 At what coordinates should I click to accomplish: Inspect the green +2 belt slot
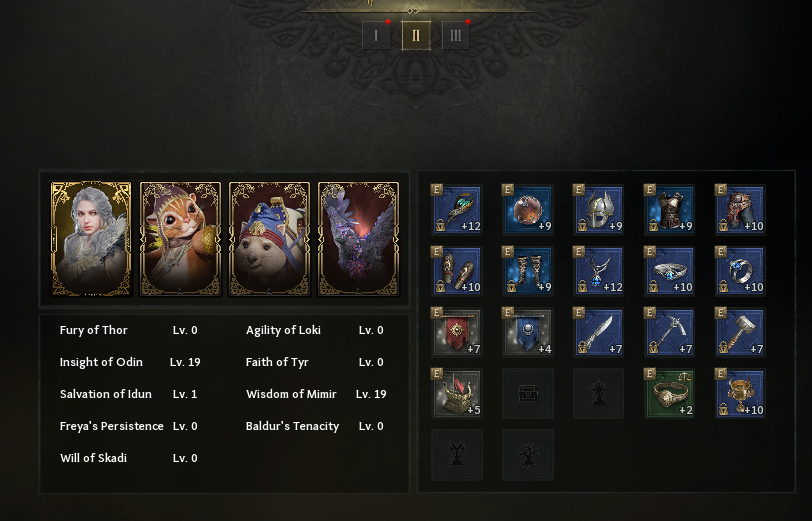tap(670, 394)
